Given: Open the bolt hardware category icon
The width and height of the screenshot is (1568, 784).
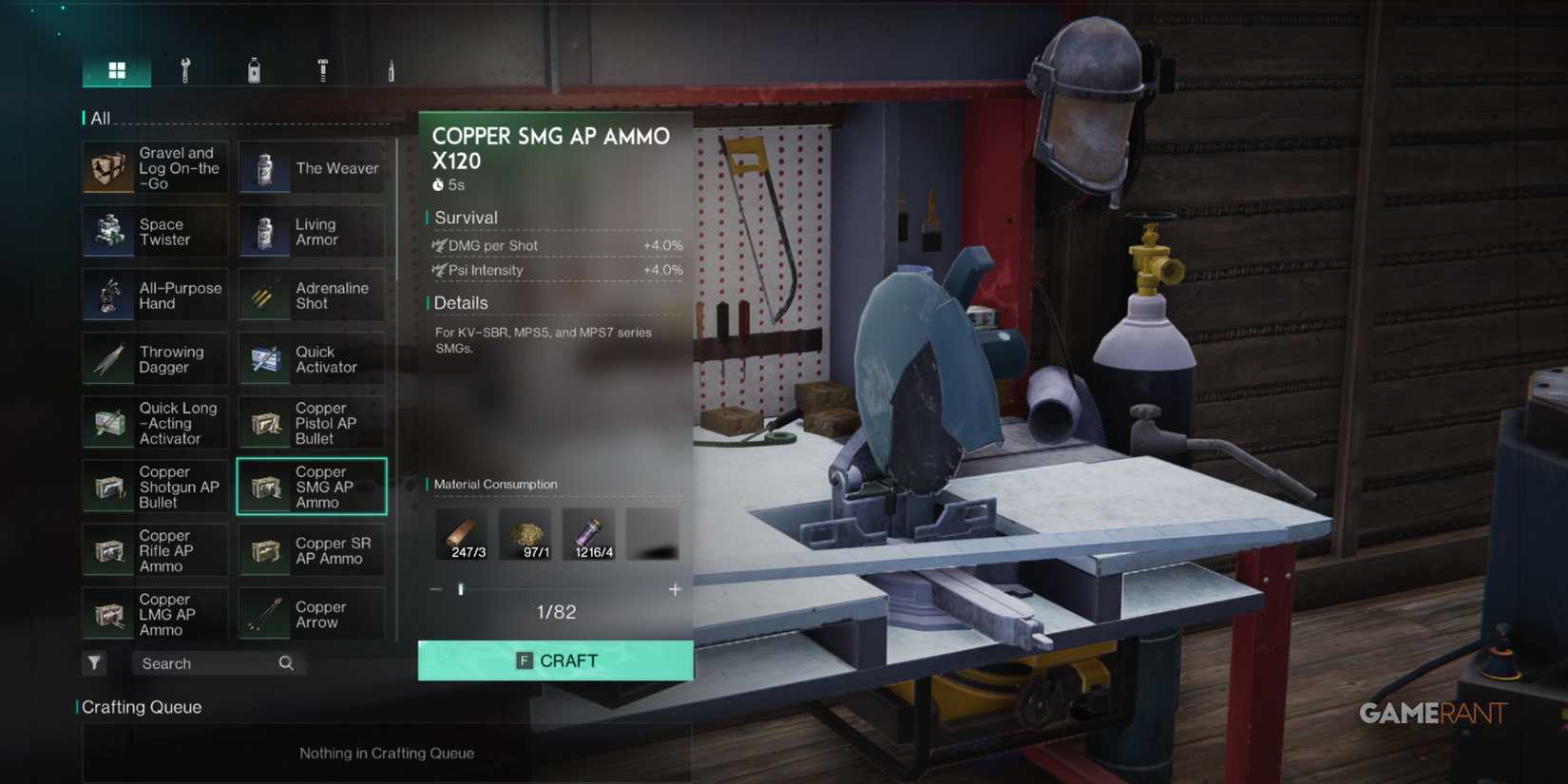Looking at the screenshot, I should pyautogui.click(x=322, y=68).
